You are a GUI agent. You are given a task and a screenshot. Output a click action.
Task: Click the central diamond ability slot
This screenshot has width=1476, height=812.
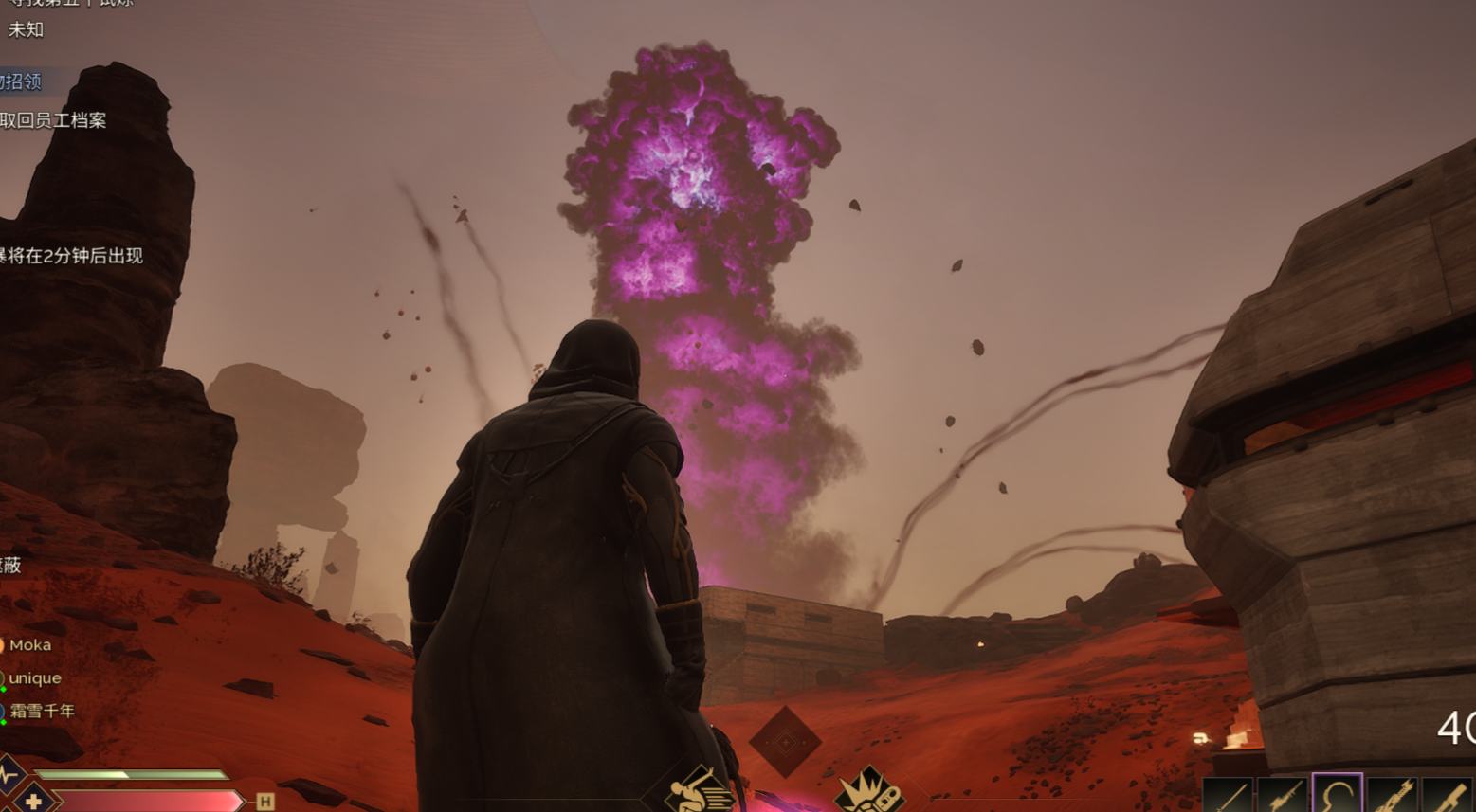coord(785,742)
